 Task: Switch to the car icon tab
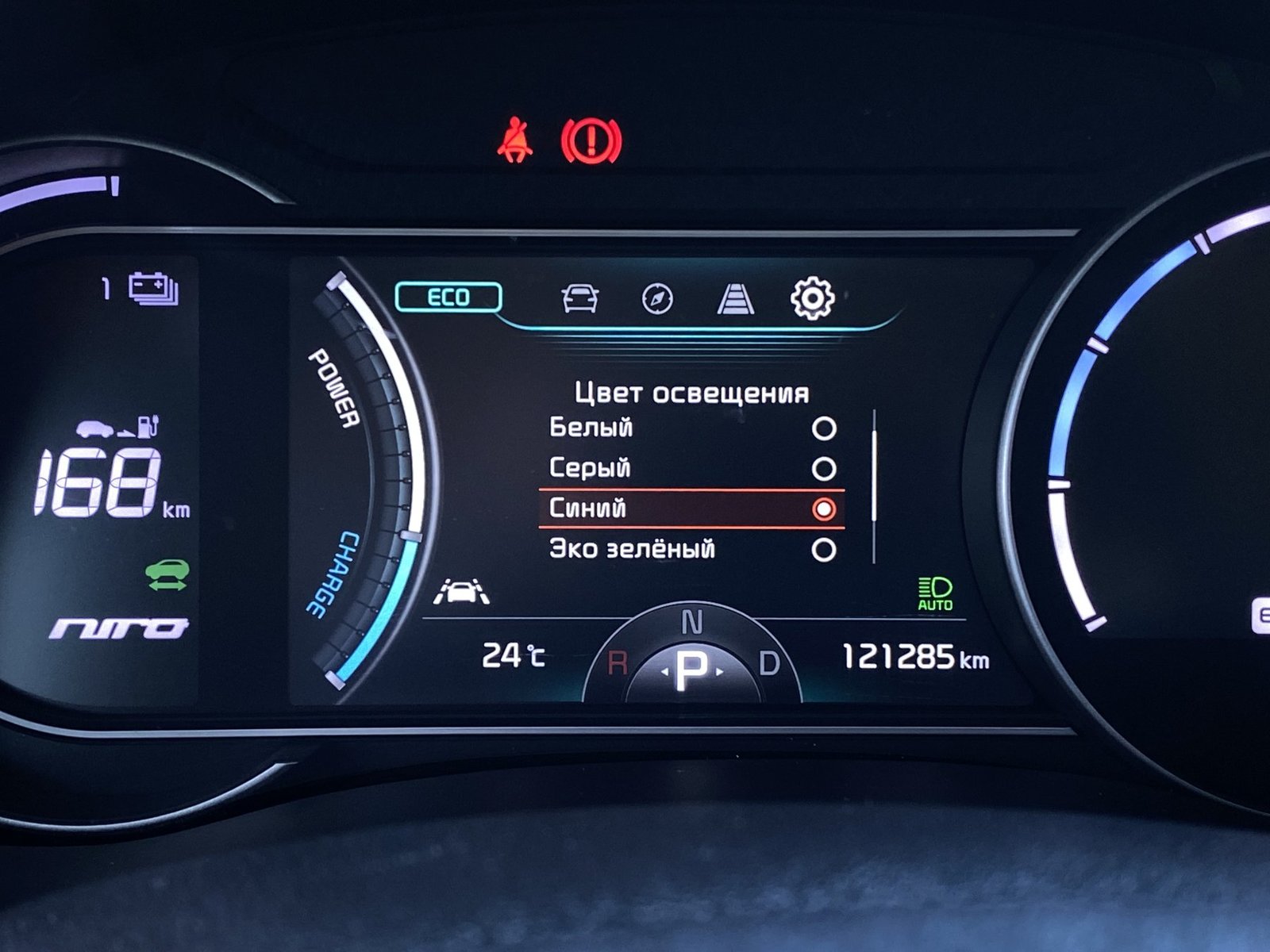click(x=579, y=298)
